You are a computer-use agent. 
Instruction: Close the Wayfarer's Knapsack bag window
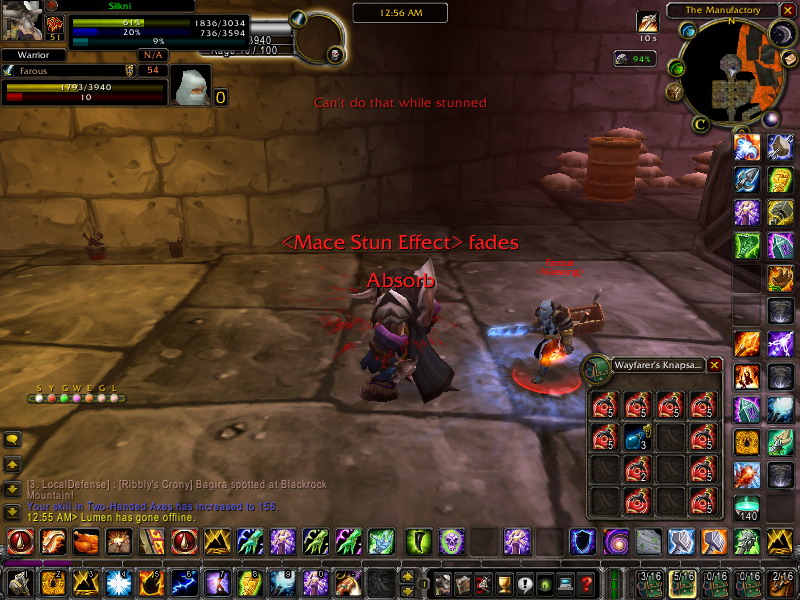coord(714,366)
